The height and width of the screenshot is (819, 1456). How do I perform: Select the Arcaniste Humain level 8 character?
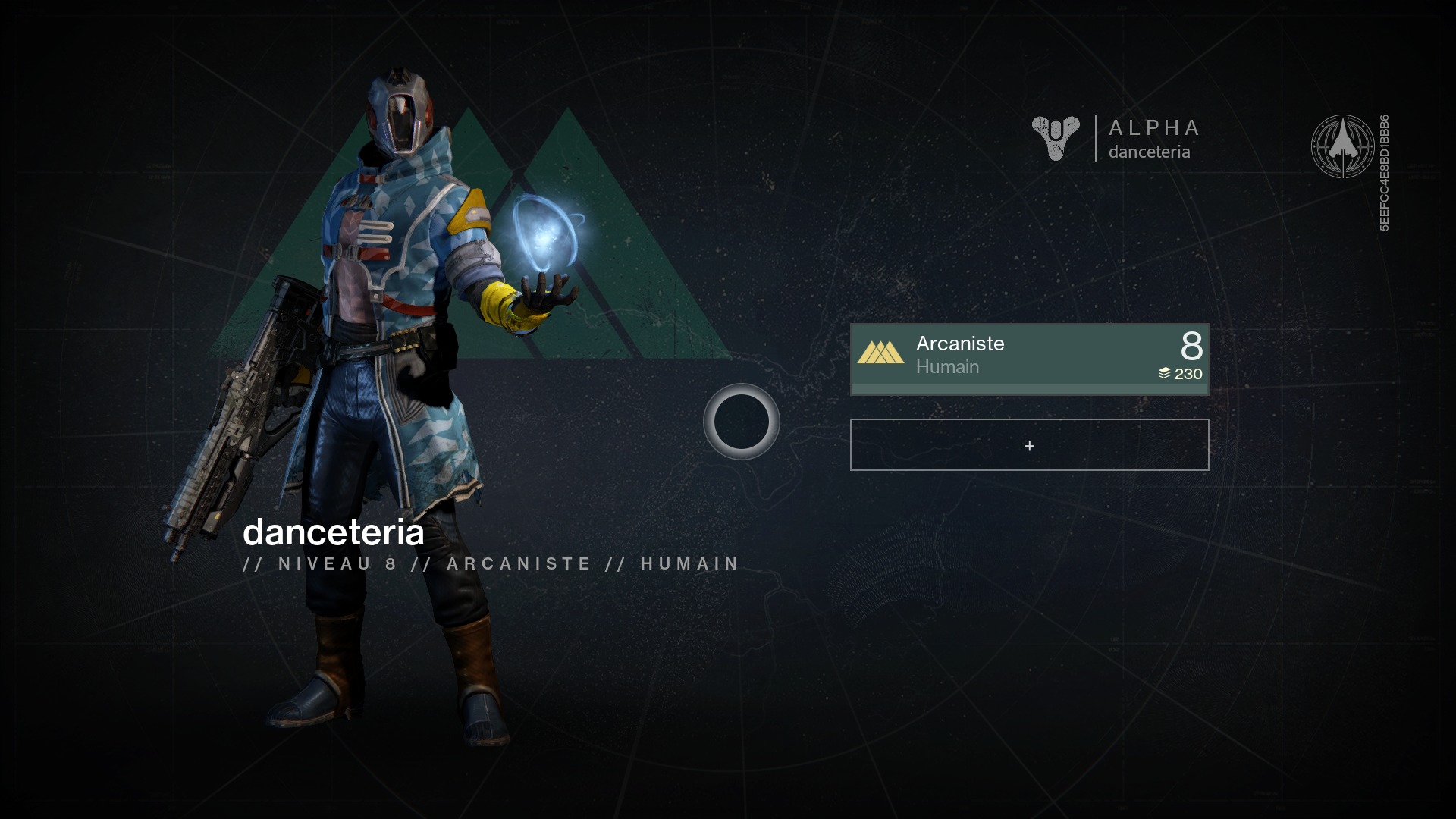(x=1029, y=359)
